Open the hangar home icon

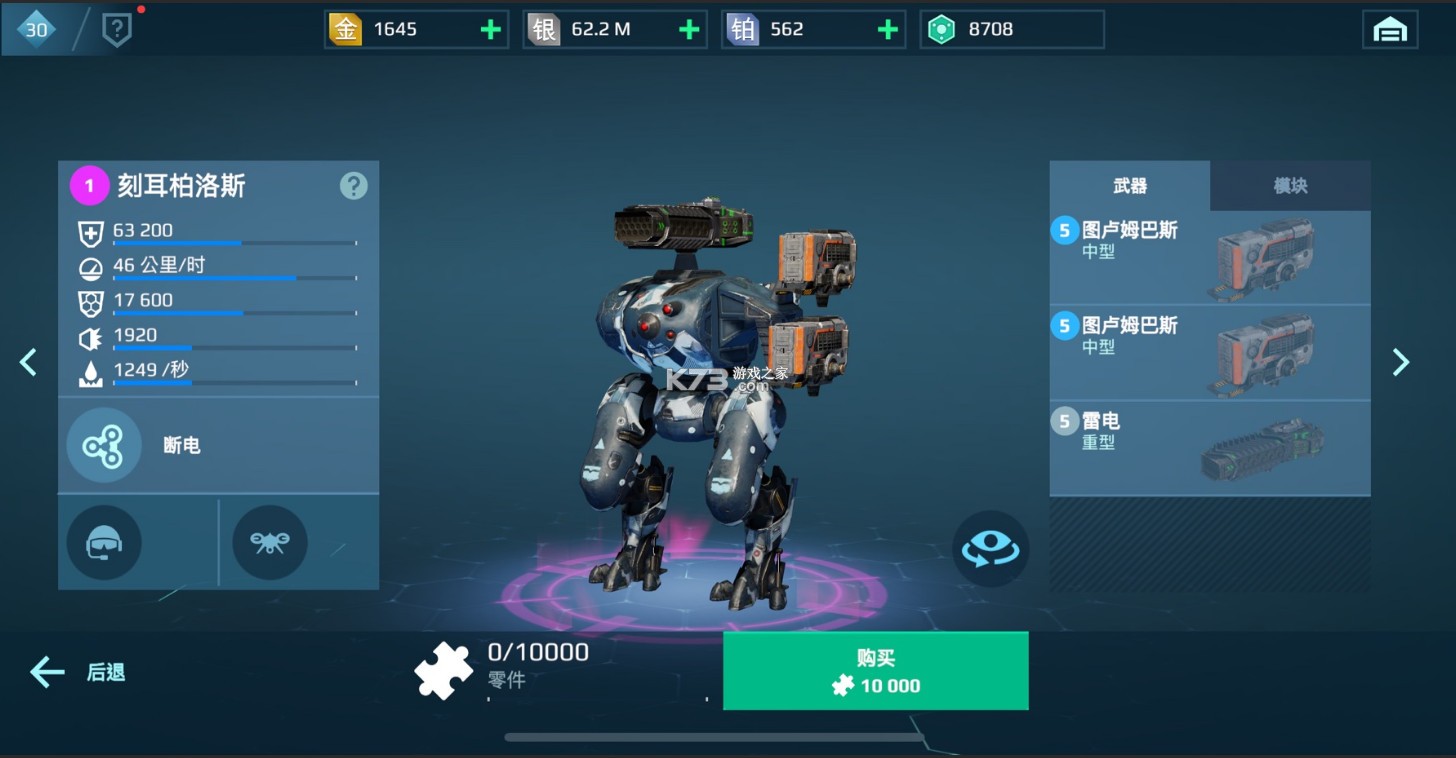(1389, 30)
